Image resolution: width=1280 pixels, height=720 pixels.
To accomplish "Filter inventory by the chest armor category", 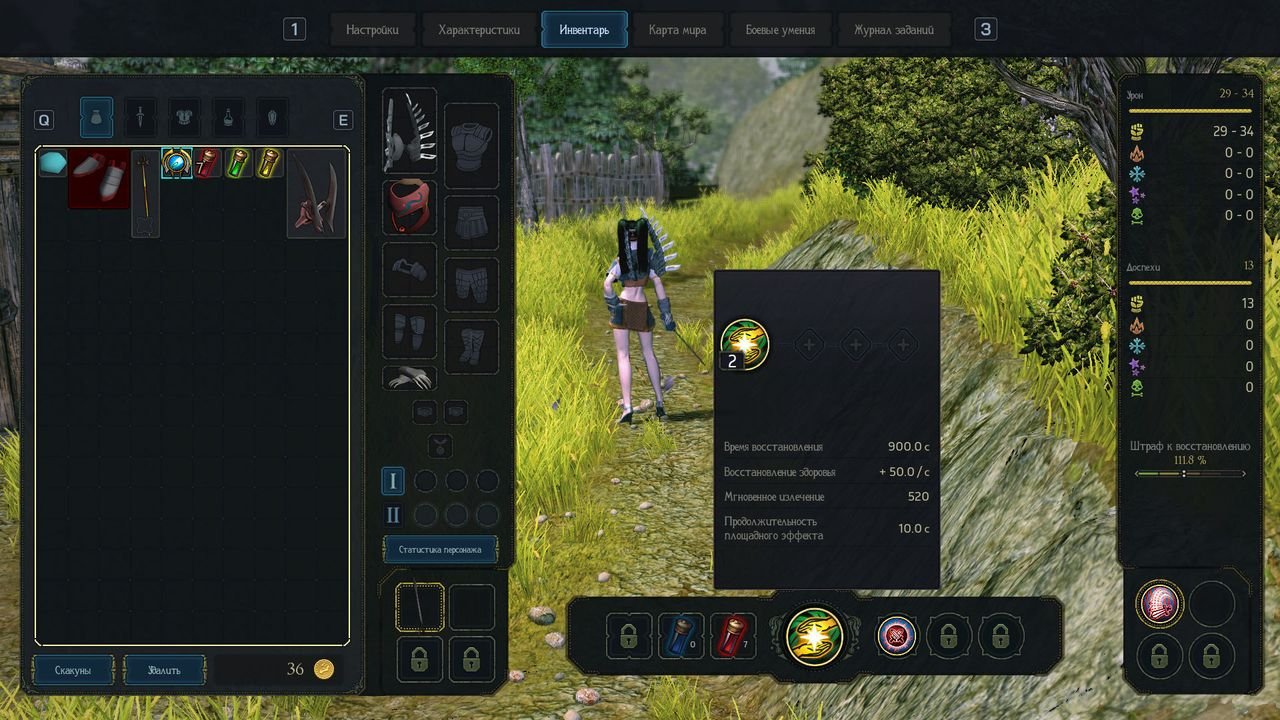I will (184, 118).
